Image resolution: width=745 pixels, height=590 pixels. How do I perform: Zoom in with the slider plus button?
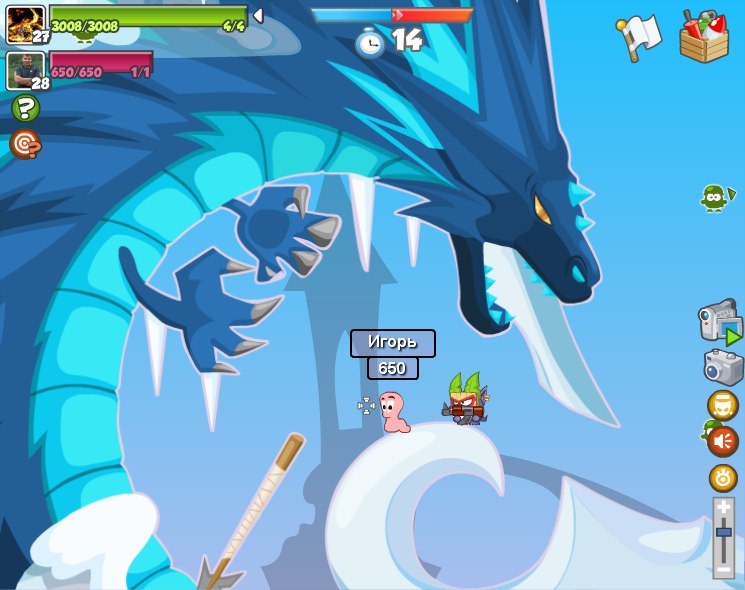(x=723, y=508)
